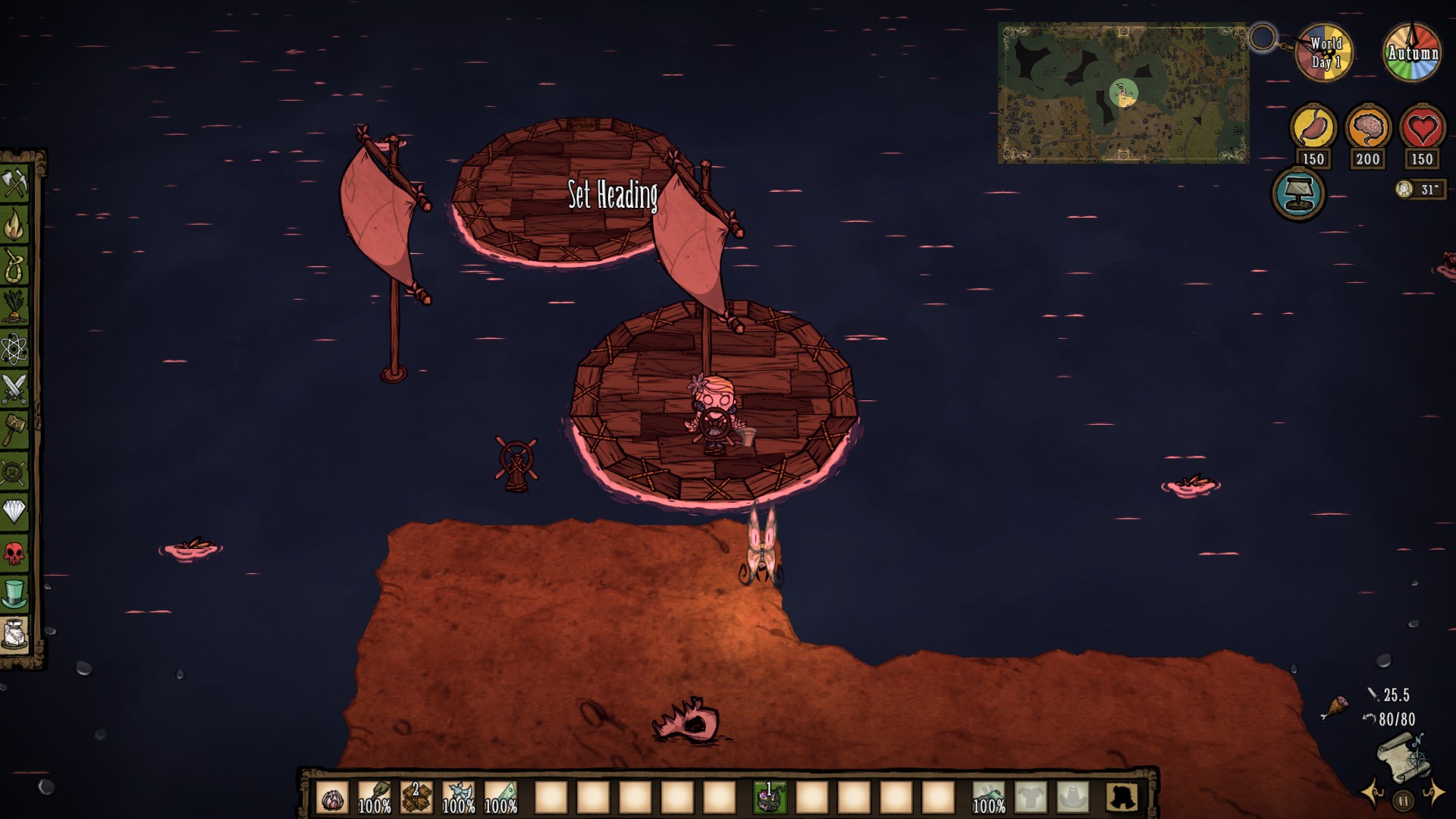Viewport: 1456px width, 819px height.
Task: Select the green slot with count one
Action: [x=768, y=798]
